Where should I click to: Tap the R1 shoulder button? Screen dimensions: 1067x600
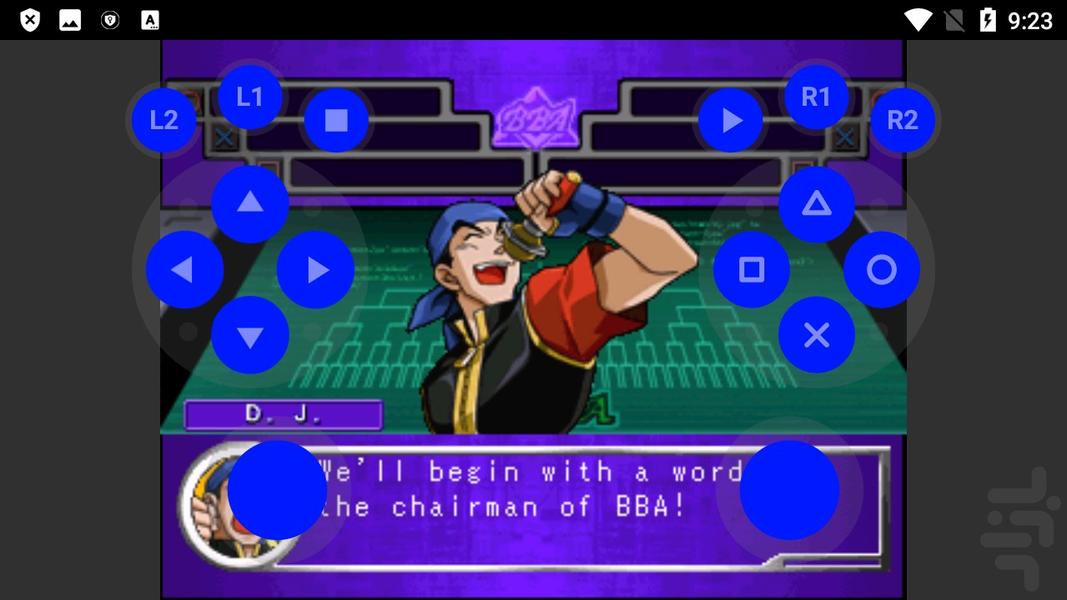click(x=816, y=97)
